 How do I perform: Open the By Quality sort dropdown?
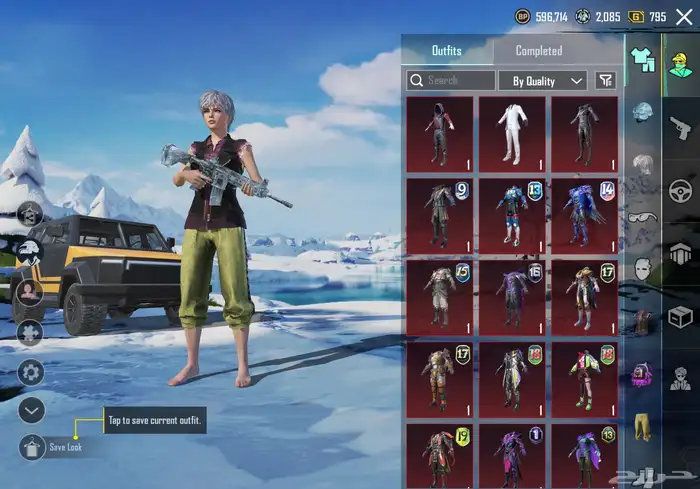coord(542,80)
